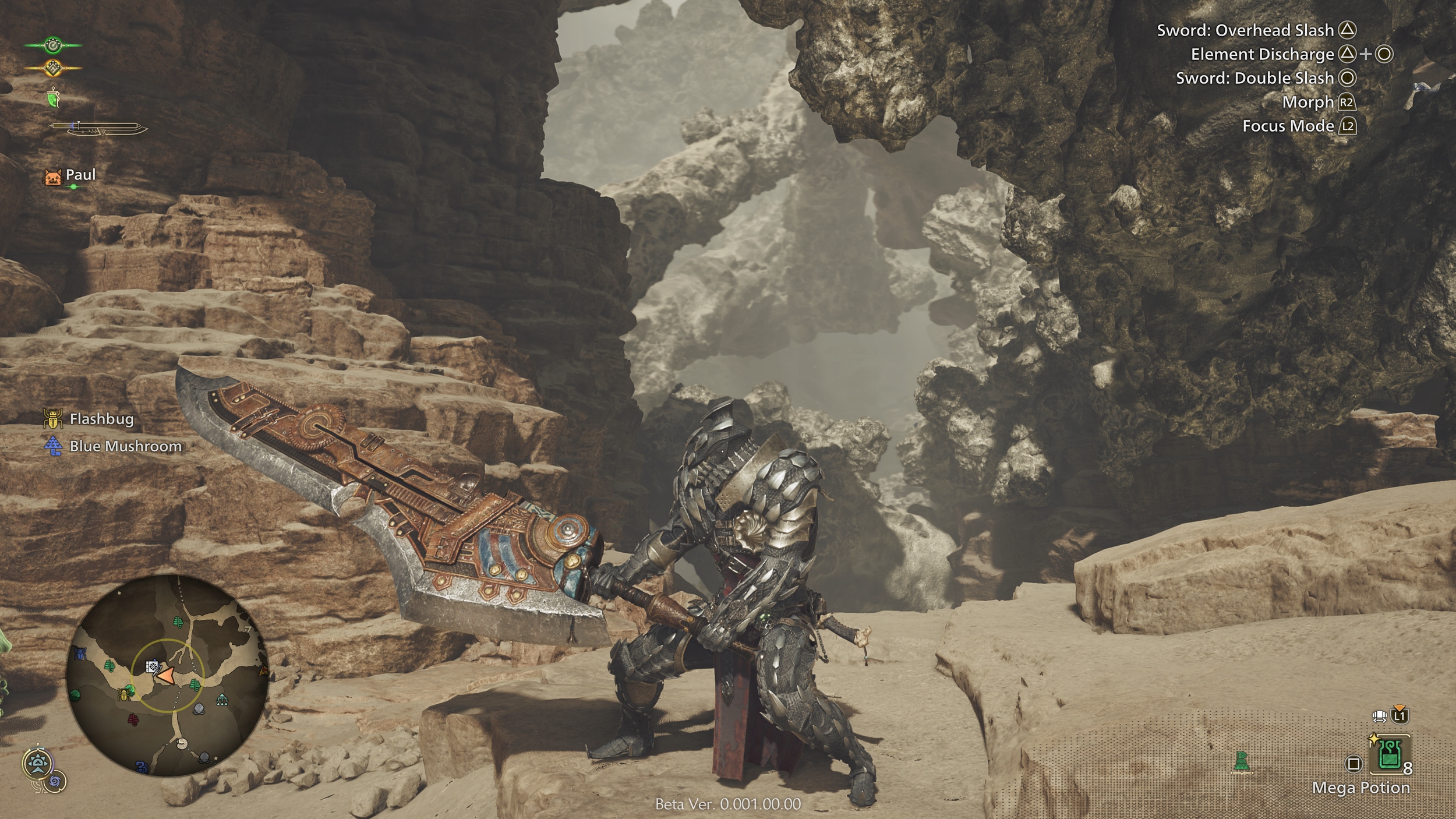This screenshot has height=819, width=1456.
Task: Select the white fast-travel camp marker on minimap
Action: tap(152, 665)
